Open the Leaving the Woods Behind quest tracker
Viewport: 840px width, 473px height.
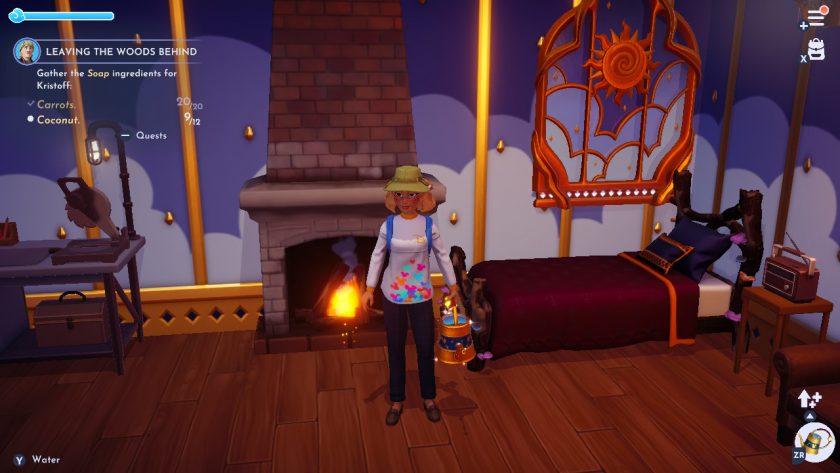coord(121,51)
